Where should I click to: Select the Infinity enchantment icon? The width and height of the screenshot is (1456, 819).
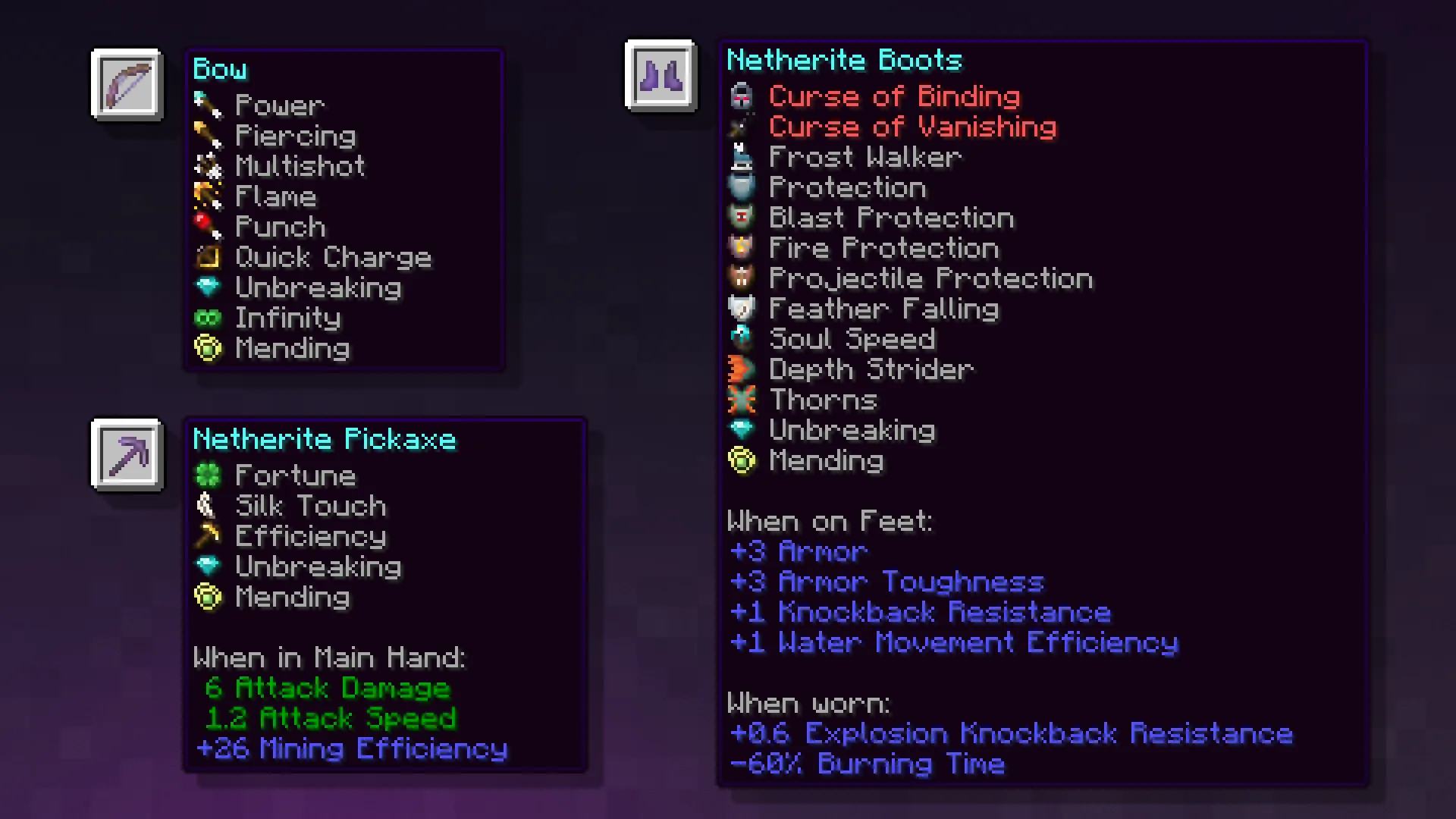209,317
